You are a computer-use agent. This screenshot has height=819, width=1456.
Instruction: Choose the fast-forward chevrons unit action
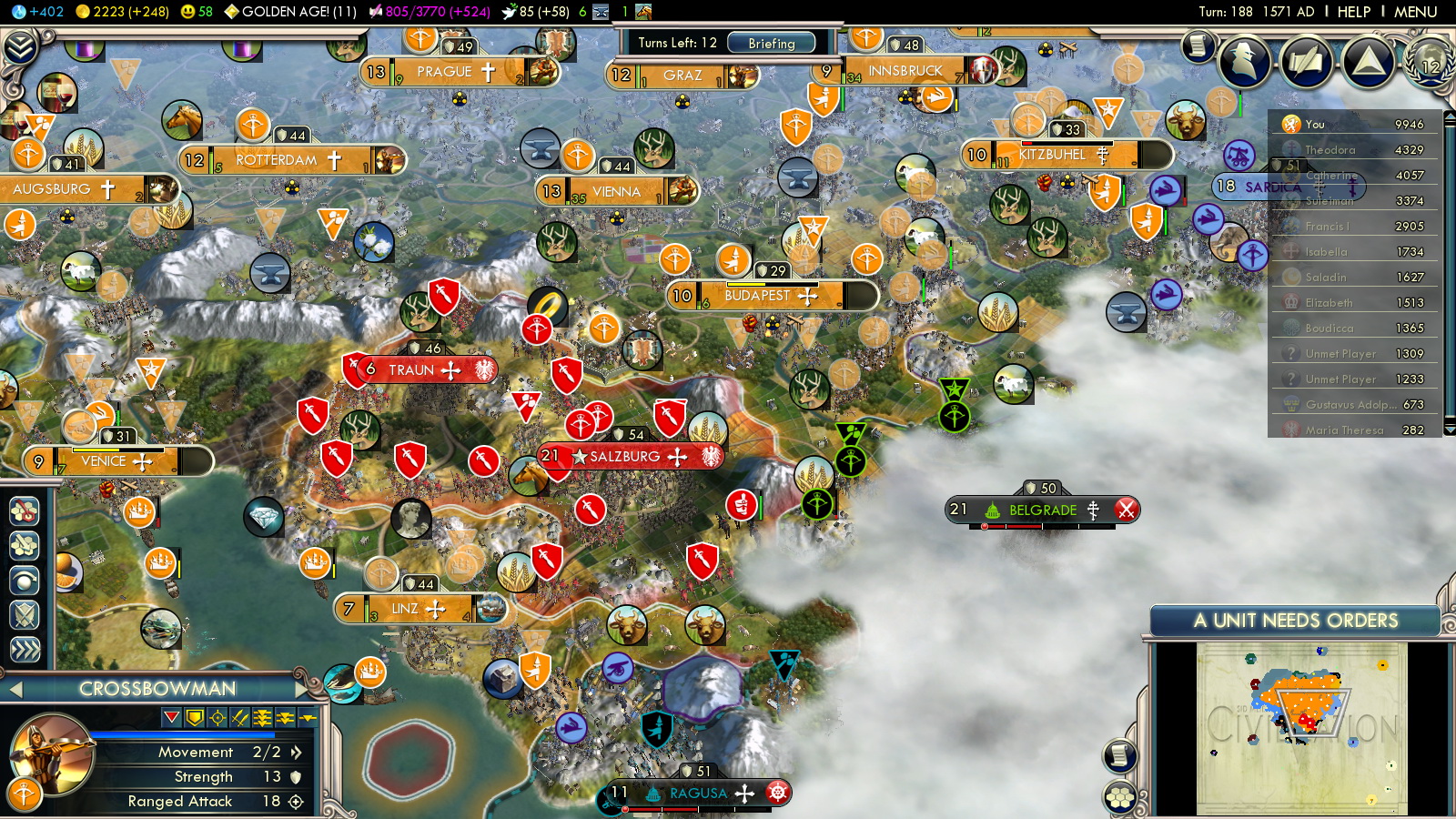click(25, 649)
